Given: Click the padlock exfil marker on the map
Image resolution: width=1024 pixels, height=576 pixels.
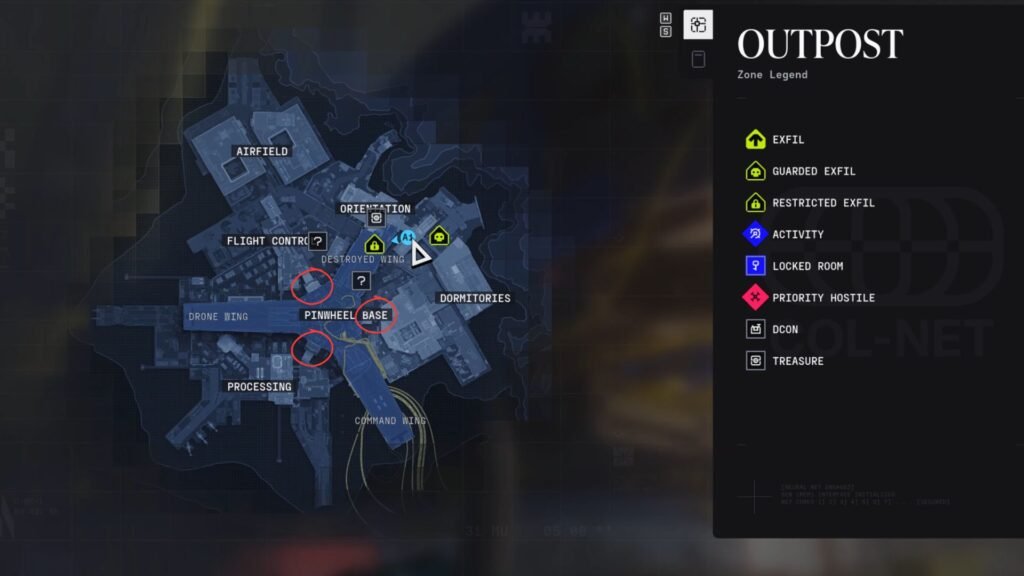Looking at the screenshot, I should [374, 243].
